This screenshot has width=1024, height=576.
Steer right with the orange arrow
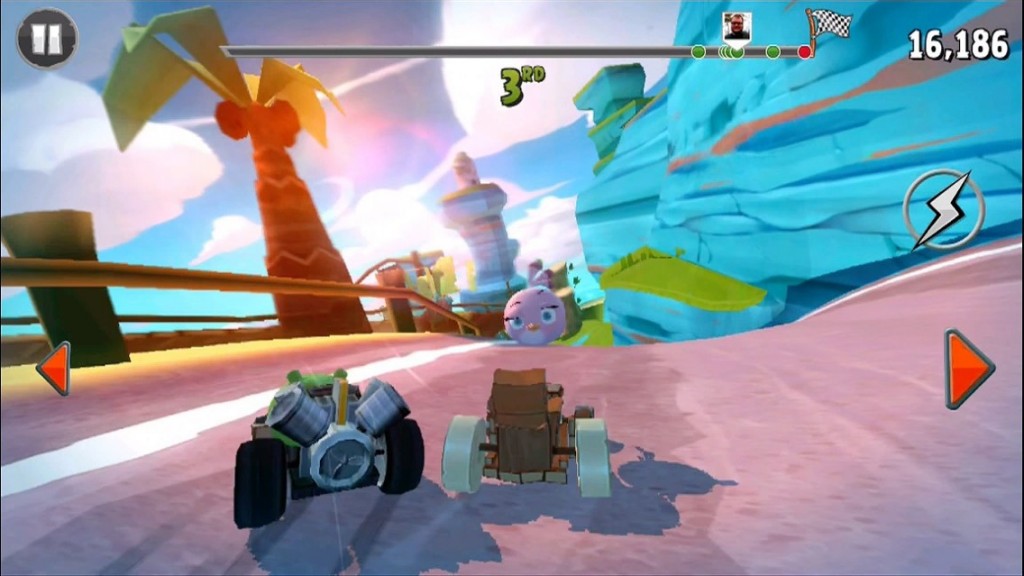coord(968,368)
